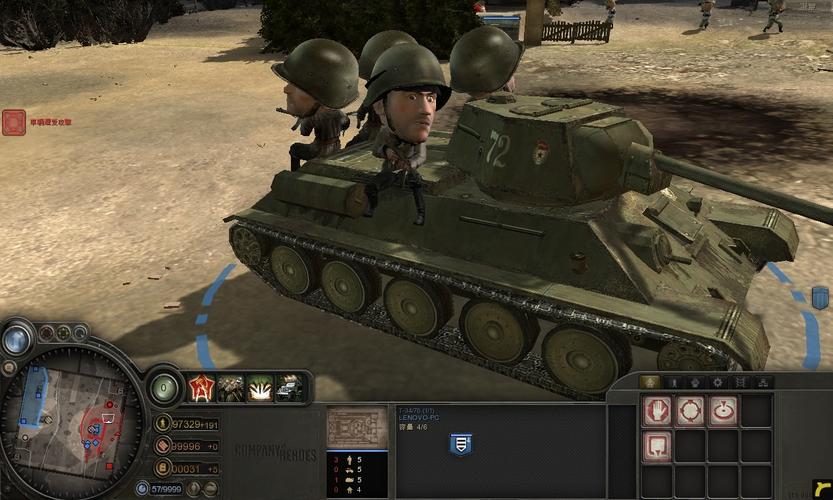Activate the circular rotate-arrow command
Screen dimensions: 833x500
[x=722, y=410]
